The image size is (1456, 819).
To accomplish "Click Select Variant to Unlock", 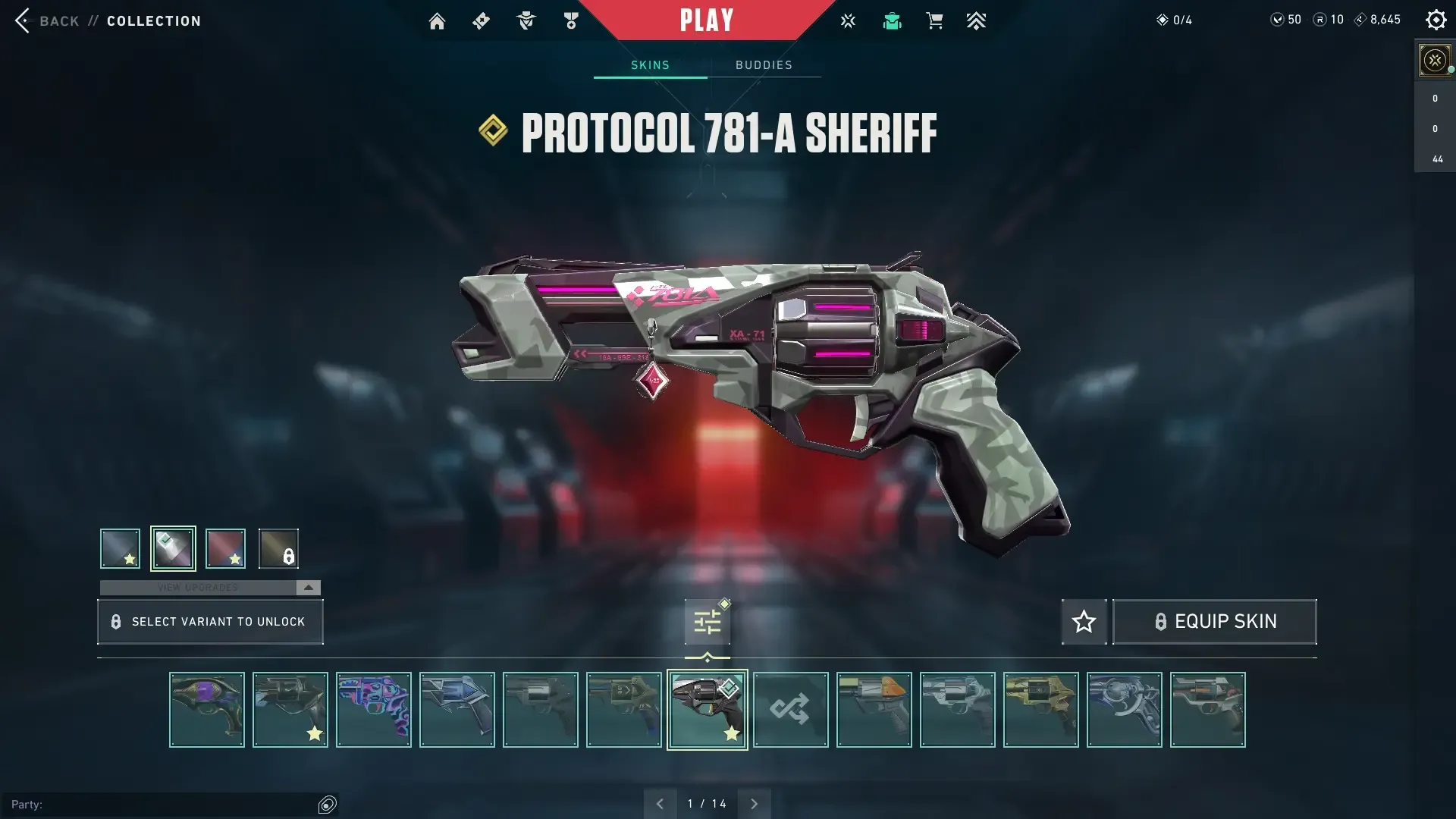I will click(x=210, y=622).
